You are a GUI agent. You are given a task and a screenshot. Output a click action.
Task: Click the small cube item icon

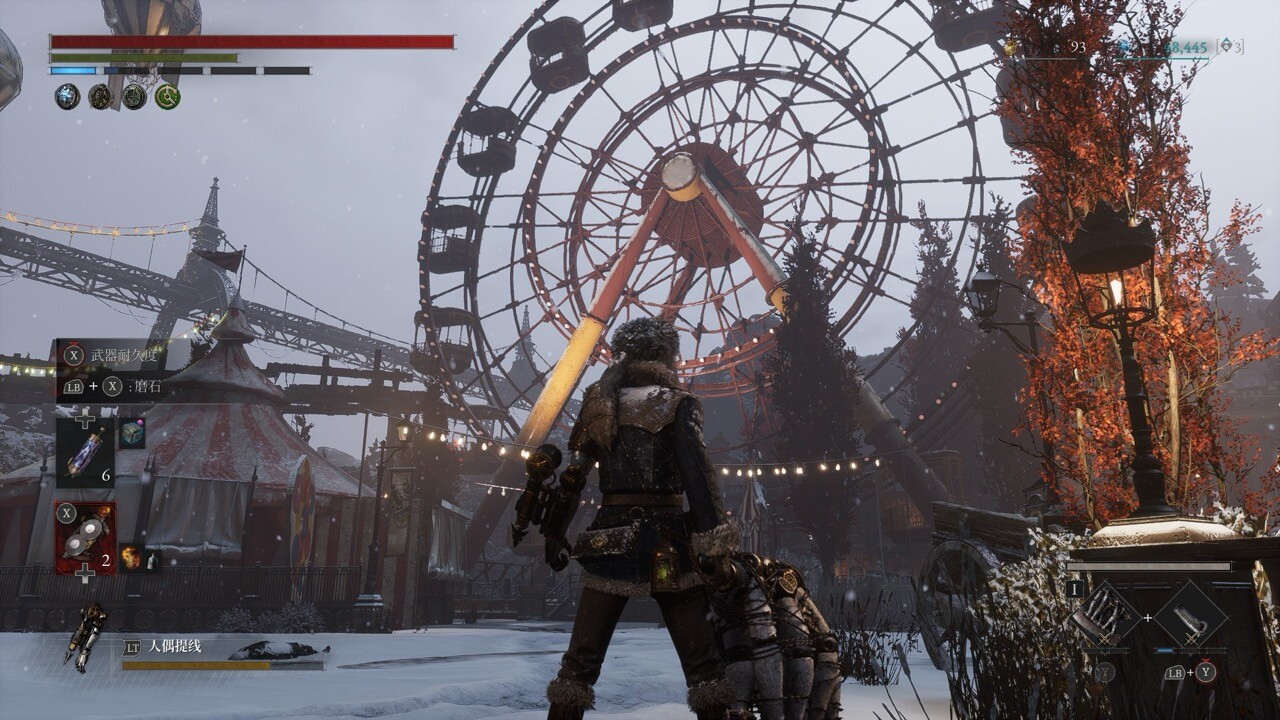pos(132,433)
